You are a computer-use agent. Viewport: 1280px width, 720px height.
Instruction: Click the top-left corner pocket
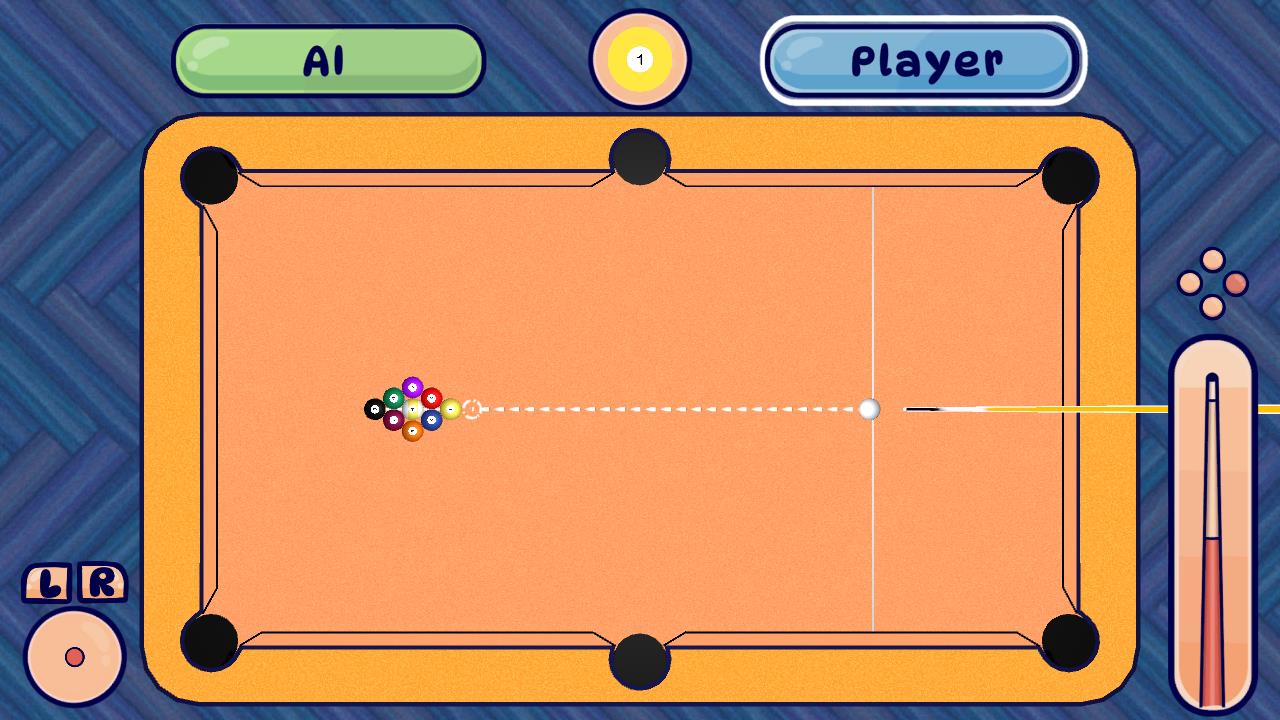click(x=210, y=176)
